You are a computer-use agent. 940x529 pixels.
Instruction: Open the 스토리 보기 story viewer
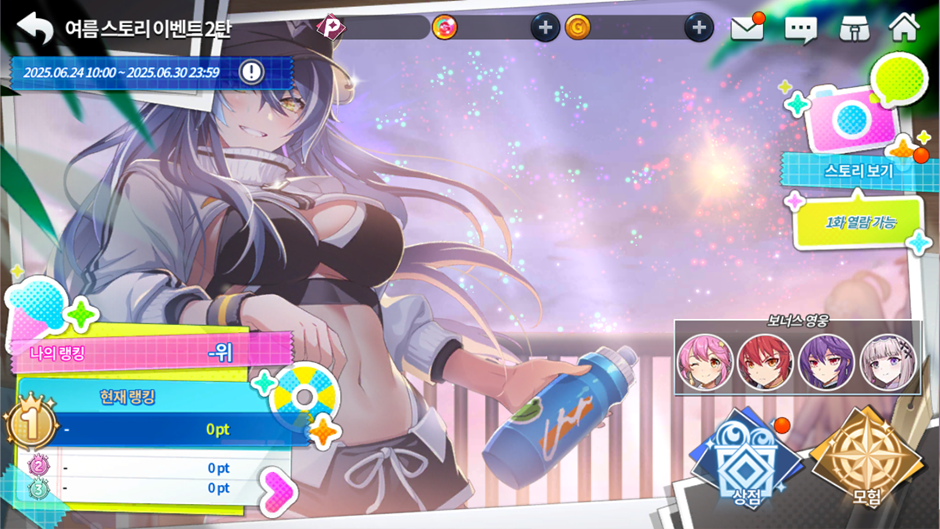[857, 170]
